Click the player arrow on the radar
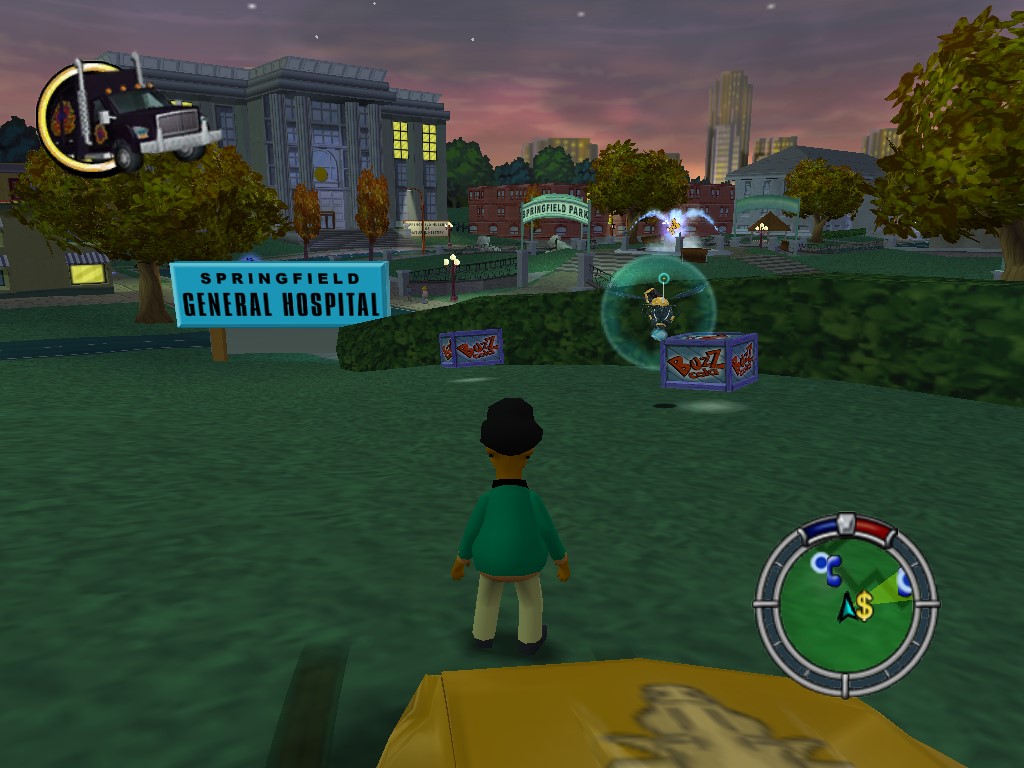The height and width of the screenshot is (768, 1024). tap(847, 606)
